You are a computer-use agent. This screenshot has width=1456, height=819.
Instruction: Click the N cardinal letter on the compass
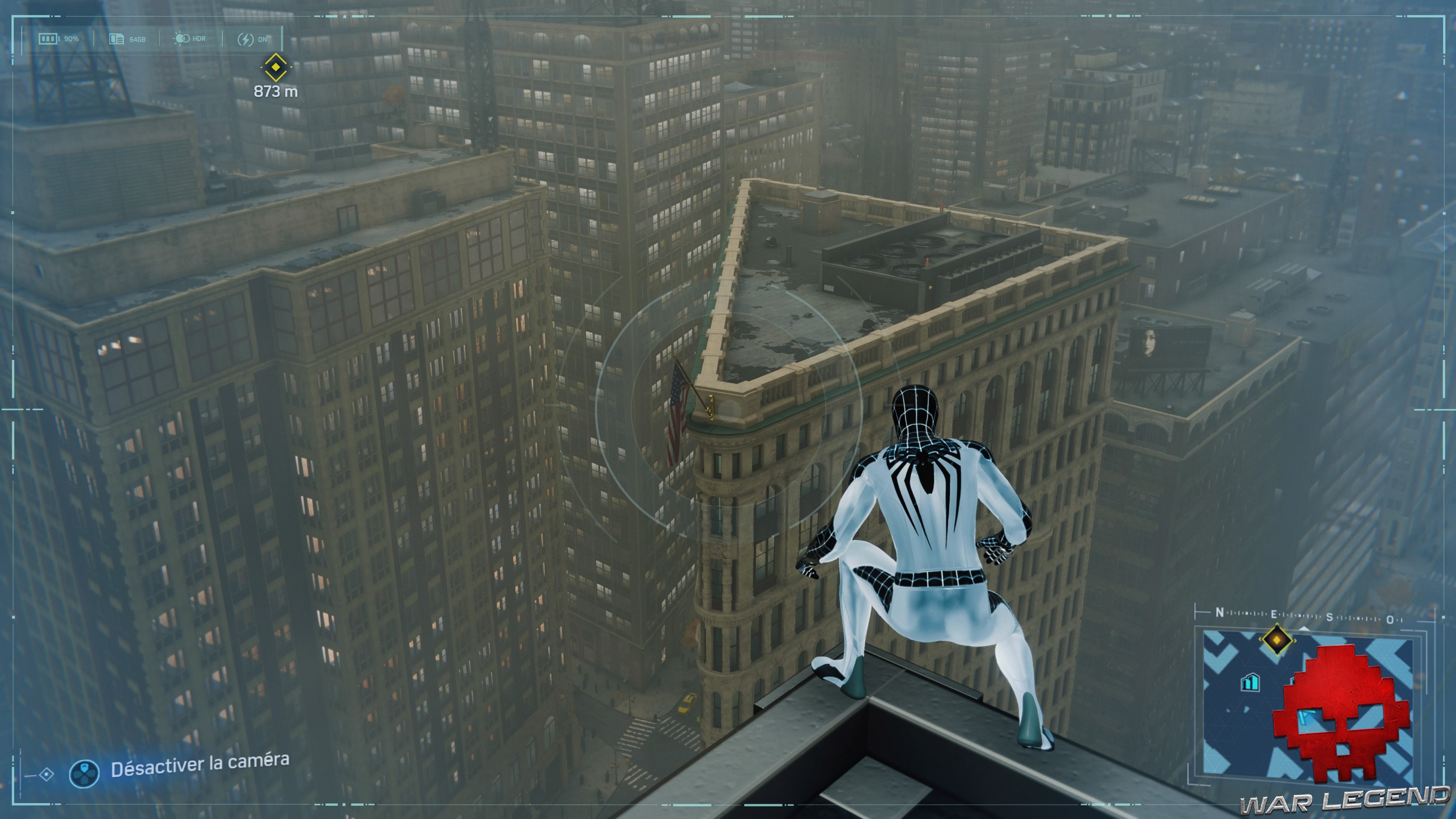pos(1220,614)
